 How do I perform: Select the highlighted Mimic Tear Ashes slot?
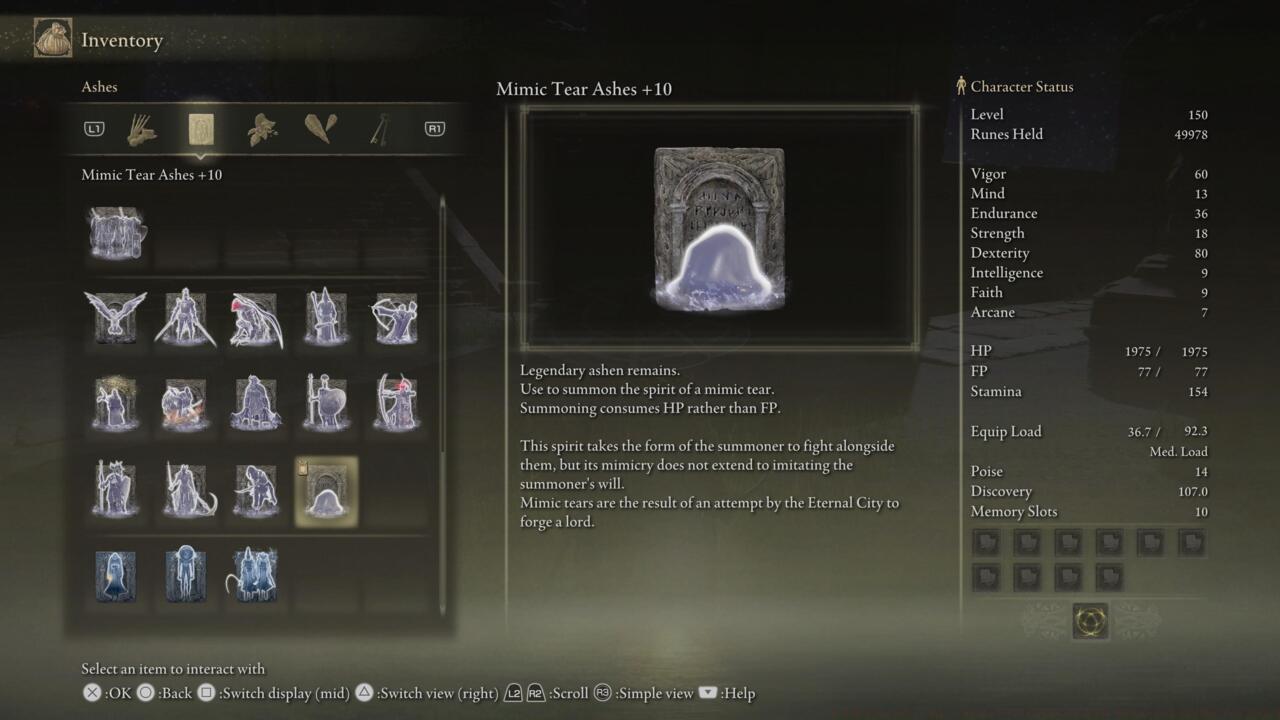coord(325,491)
